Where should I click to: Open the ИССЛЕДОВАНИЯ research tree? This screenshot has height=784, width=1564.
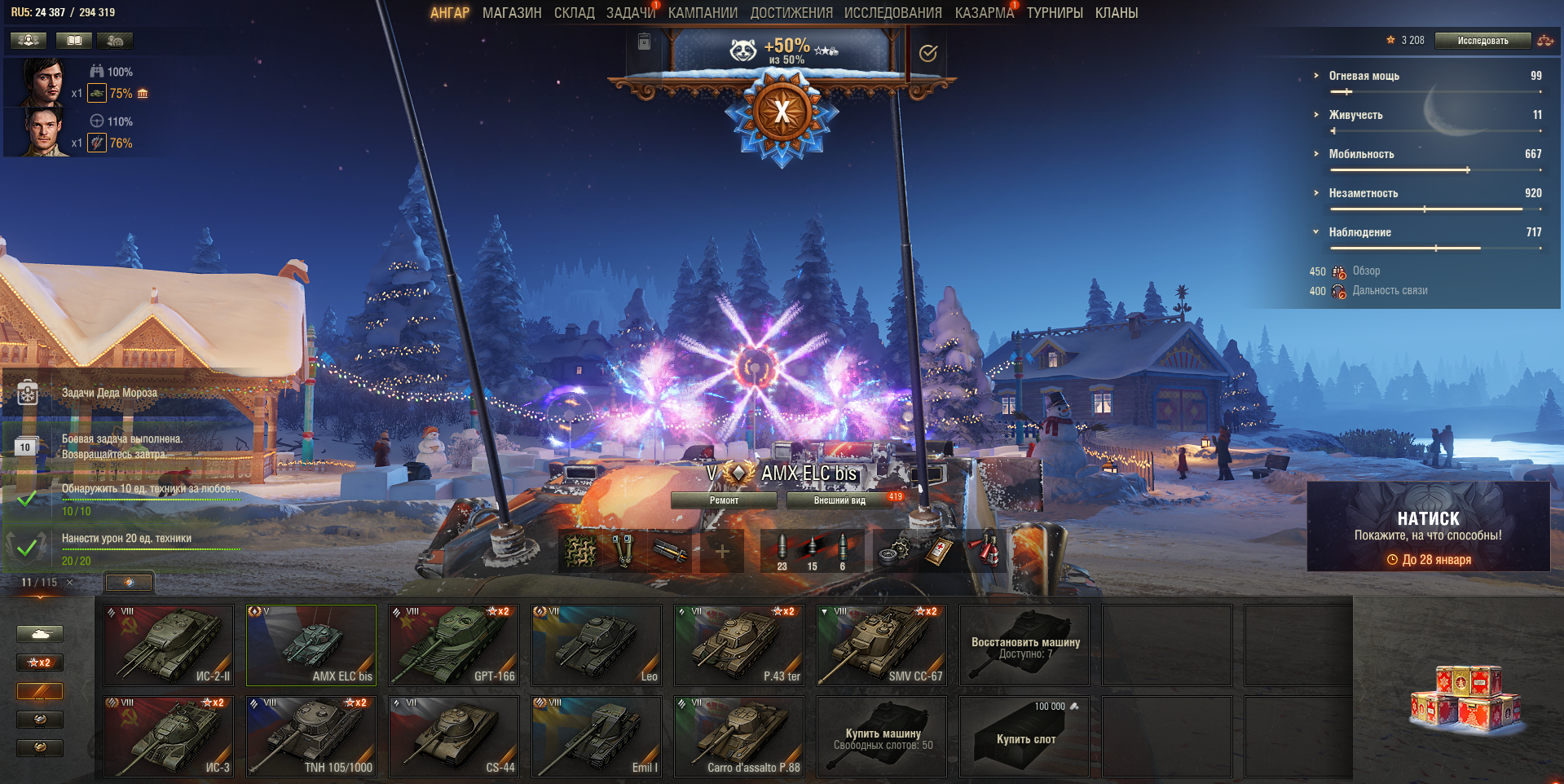coord(892,13)
